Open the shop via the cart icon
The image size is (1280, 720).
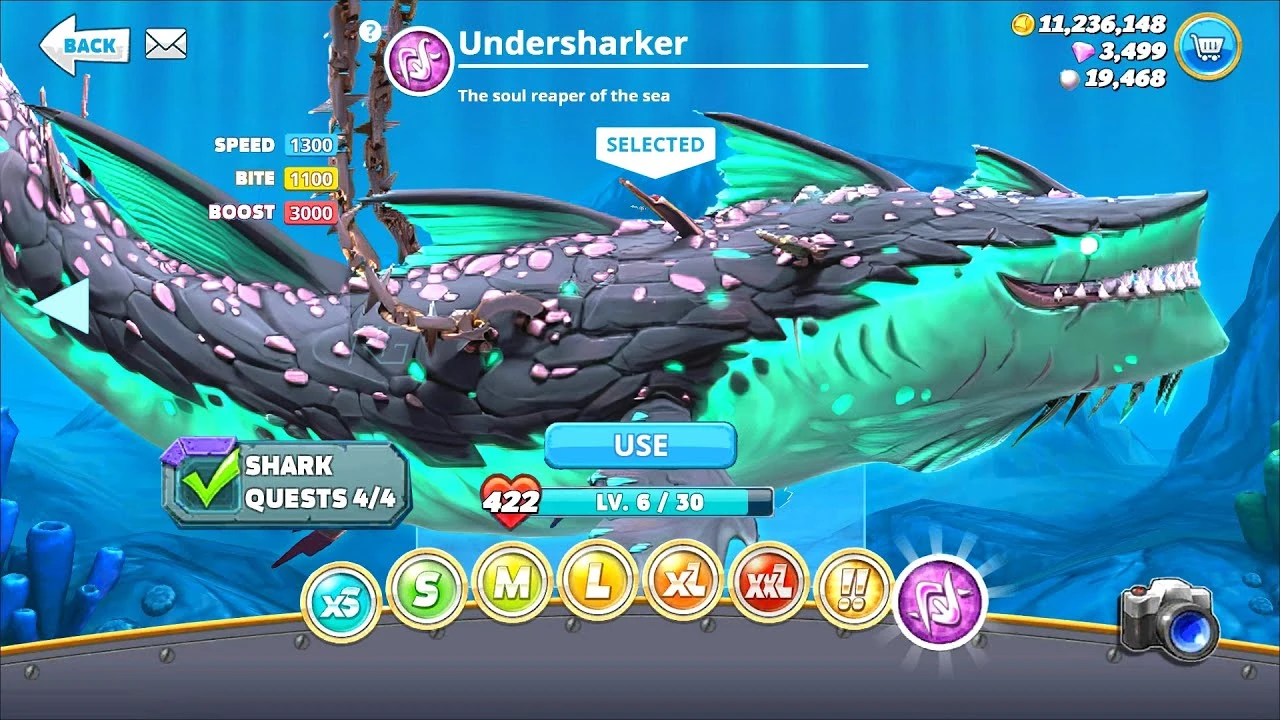[x=1209, y=46]
